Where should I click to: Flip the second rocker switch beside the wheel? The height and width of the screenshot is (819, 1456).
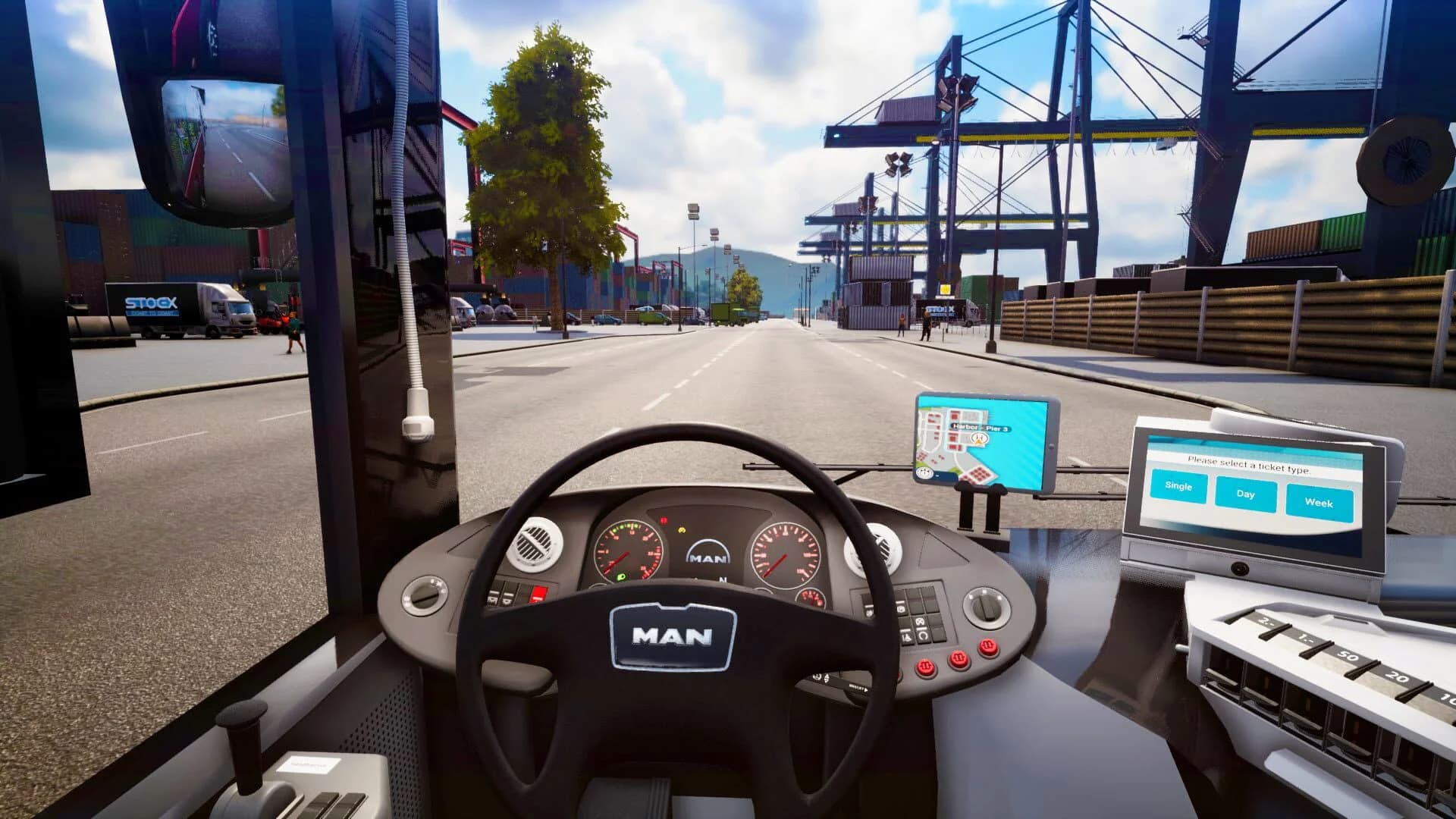pyautogui.click(x=507, y=599)
